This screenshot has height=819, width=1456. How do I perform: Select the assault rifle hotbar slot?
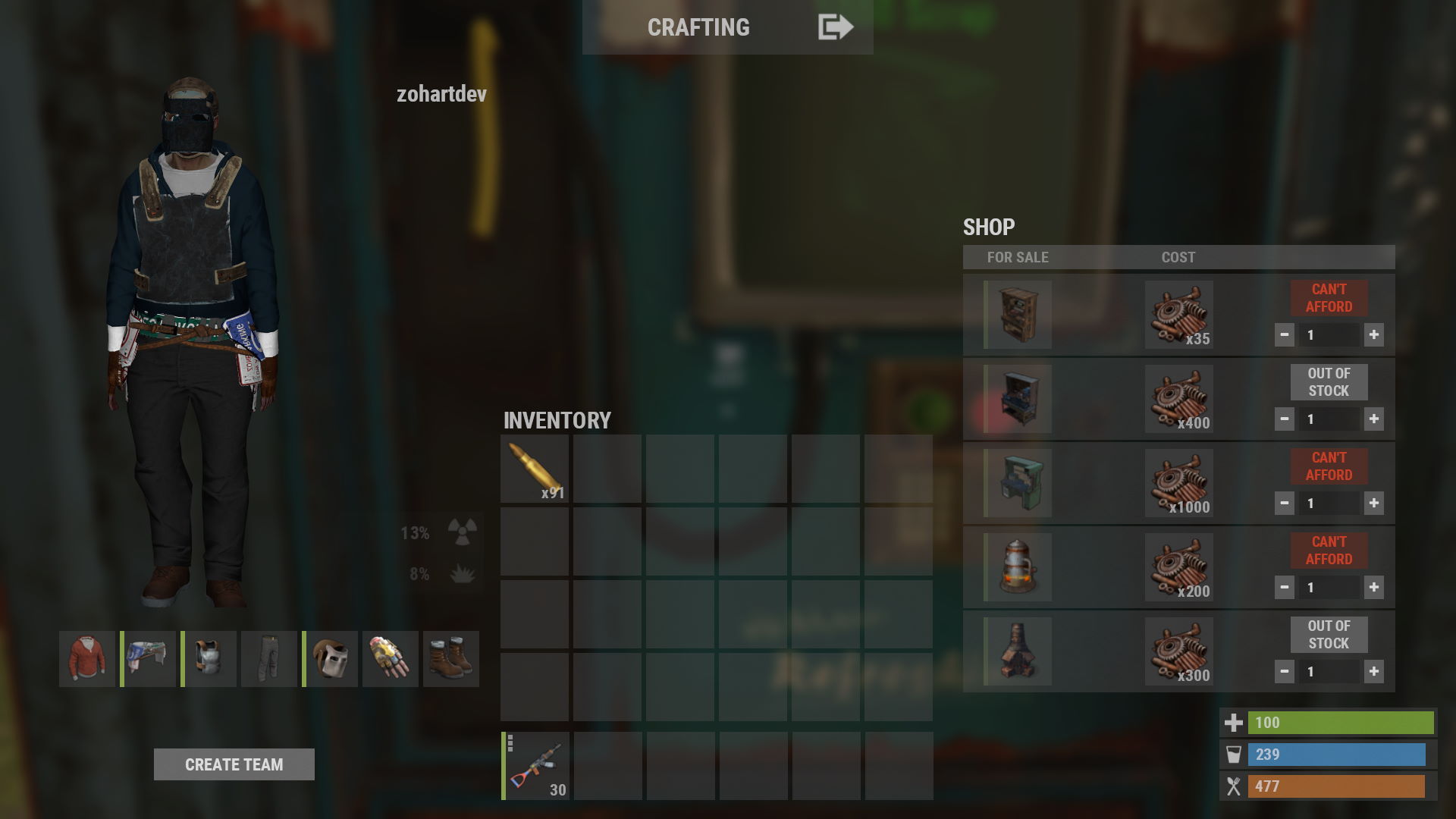click(535, 766)
